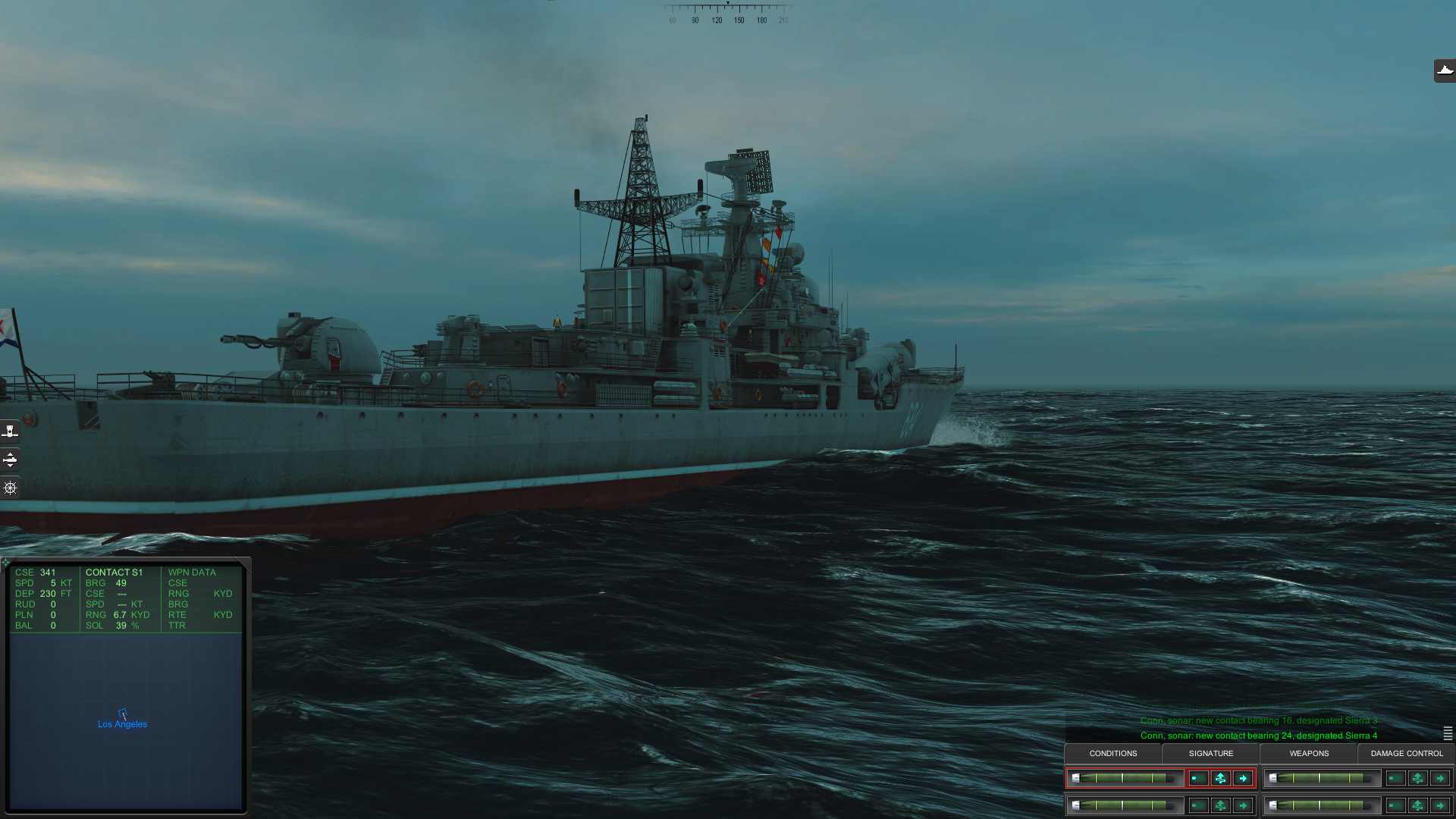Open the ship's wheel helm icon
This screenshot has height=819, width=1456.
[x=10, y=488]
